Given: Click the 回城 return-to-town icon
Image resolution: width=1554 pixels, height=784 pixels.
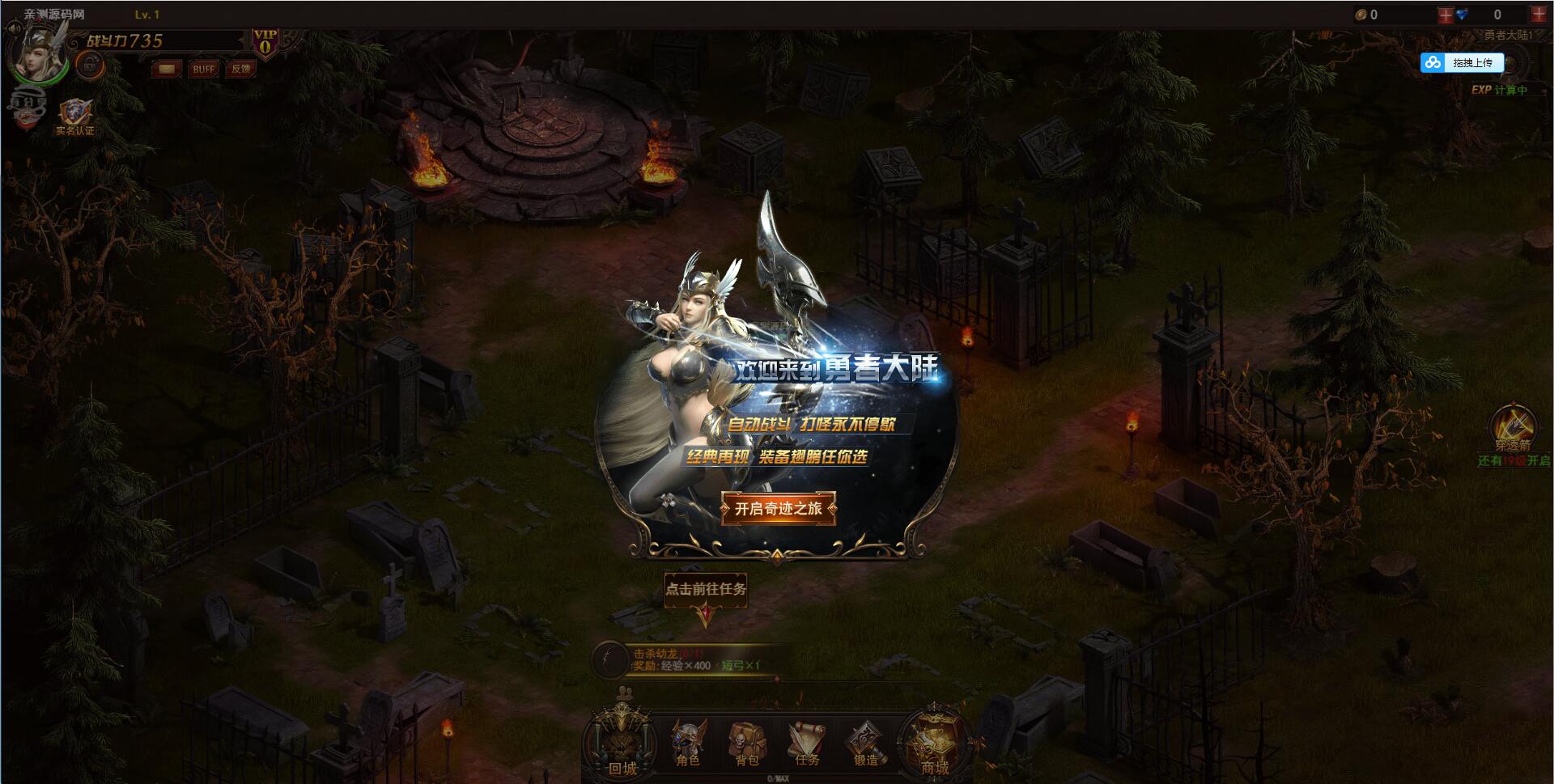Looking at the screenshot, I should click(620, 740).
